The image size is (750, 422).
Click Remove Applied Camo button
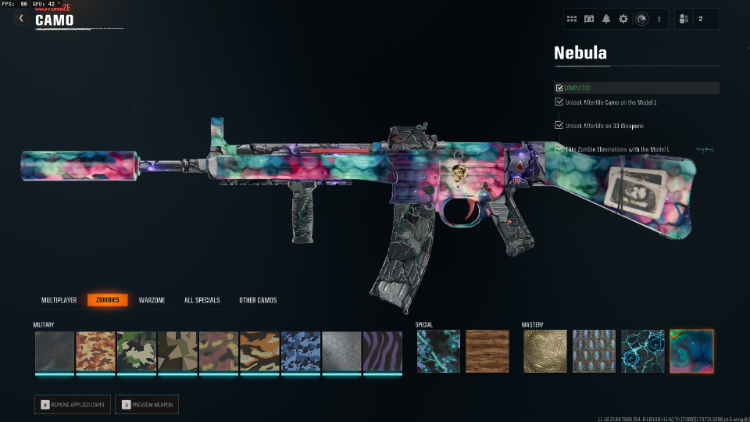pos(70,404)
